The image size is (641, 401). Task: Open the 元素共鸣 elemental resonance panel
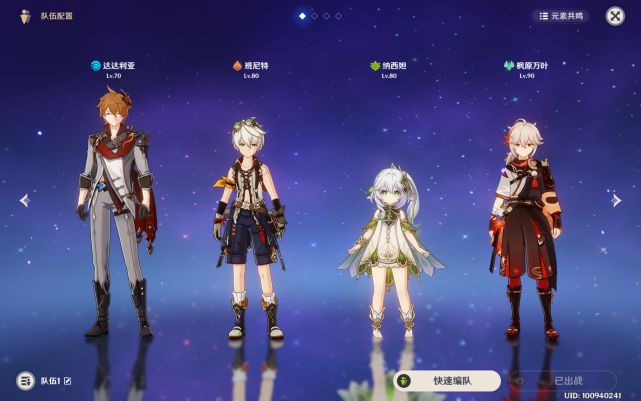pyautogui.click(x=560, y=16)
